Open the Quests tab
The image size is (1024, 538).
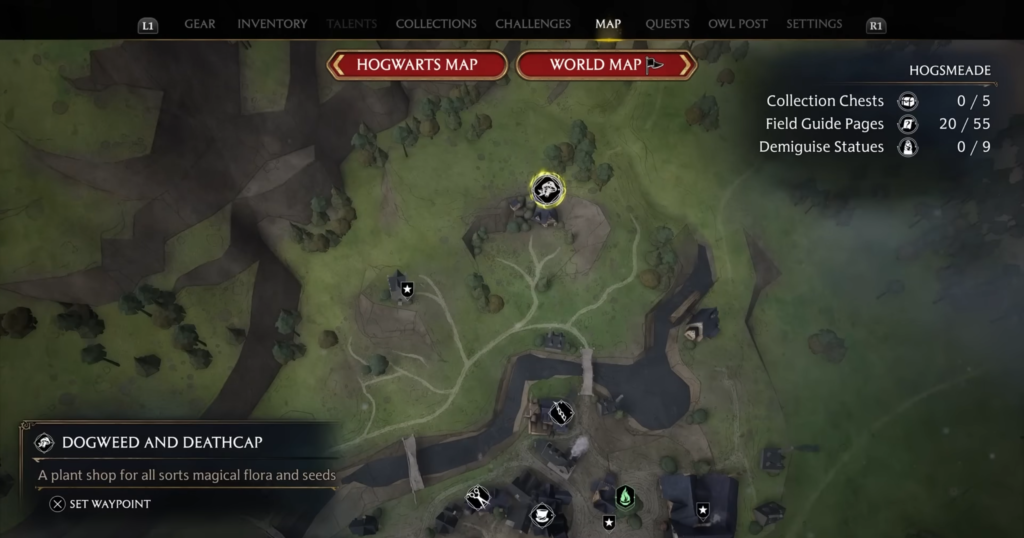coord(667,24)
